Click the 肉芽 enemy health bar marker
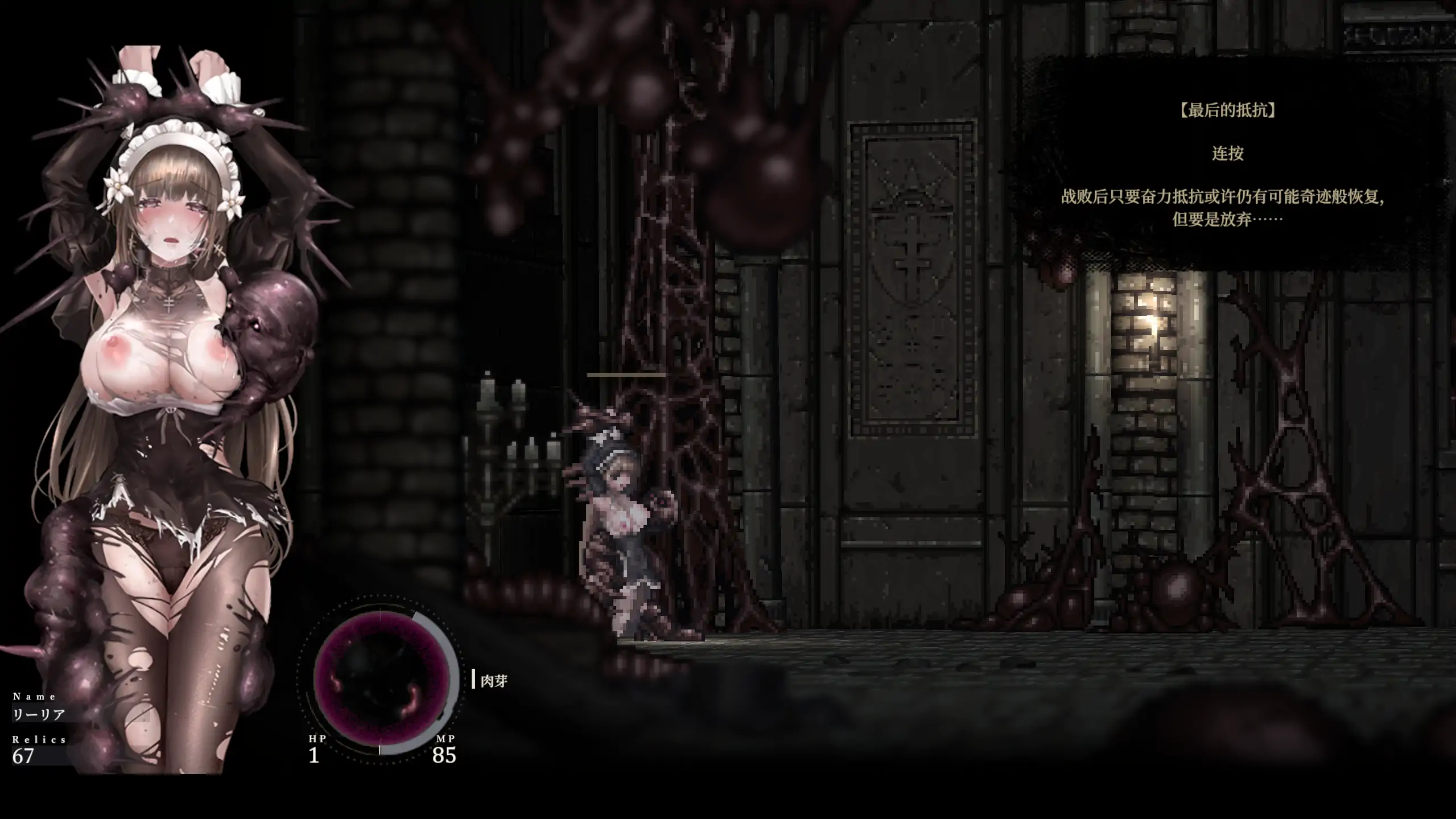This screenshot has height=819, width=1456. (x=473, y=679)
